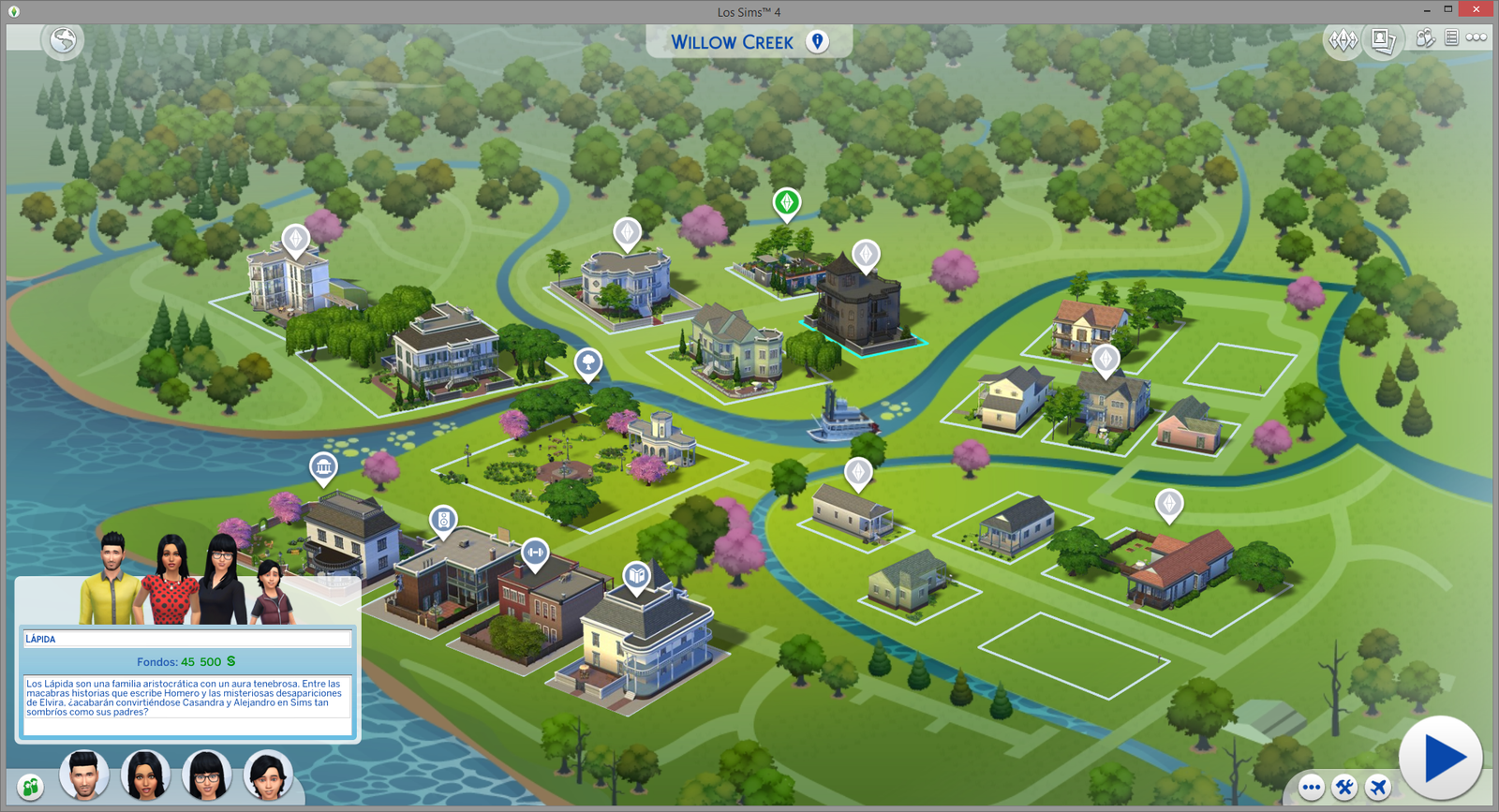1499x812 pixels.
Task: Click the Willow Creek location pin
Action: point(818,42)
